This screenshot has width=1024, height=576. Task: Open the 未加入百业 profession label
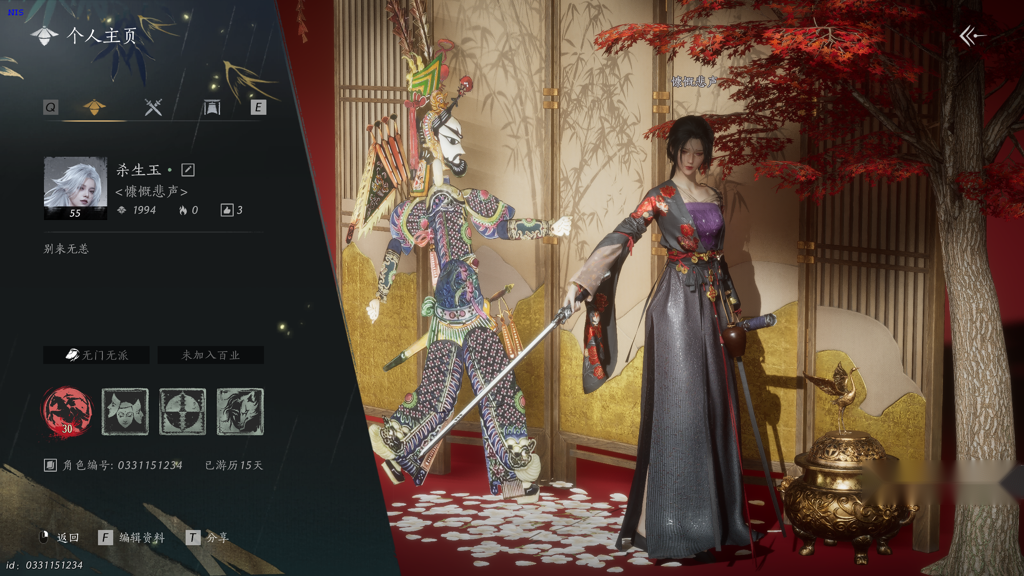click(x=208, y=355)
